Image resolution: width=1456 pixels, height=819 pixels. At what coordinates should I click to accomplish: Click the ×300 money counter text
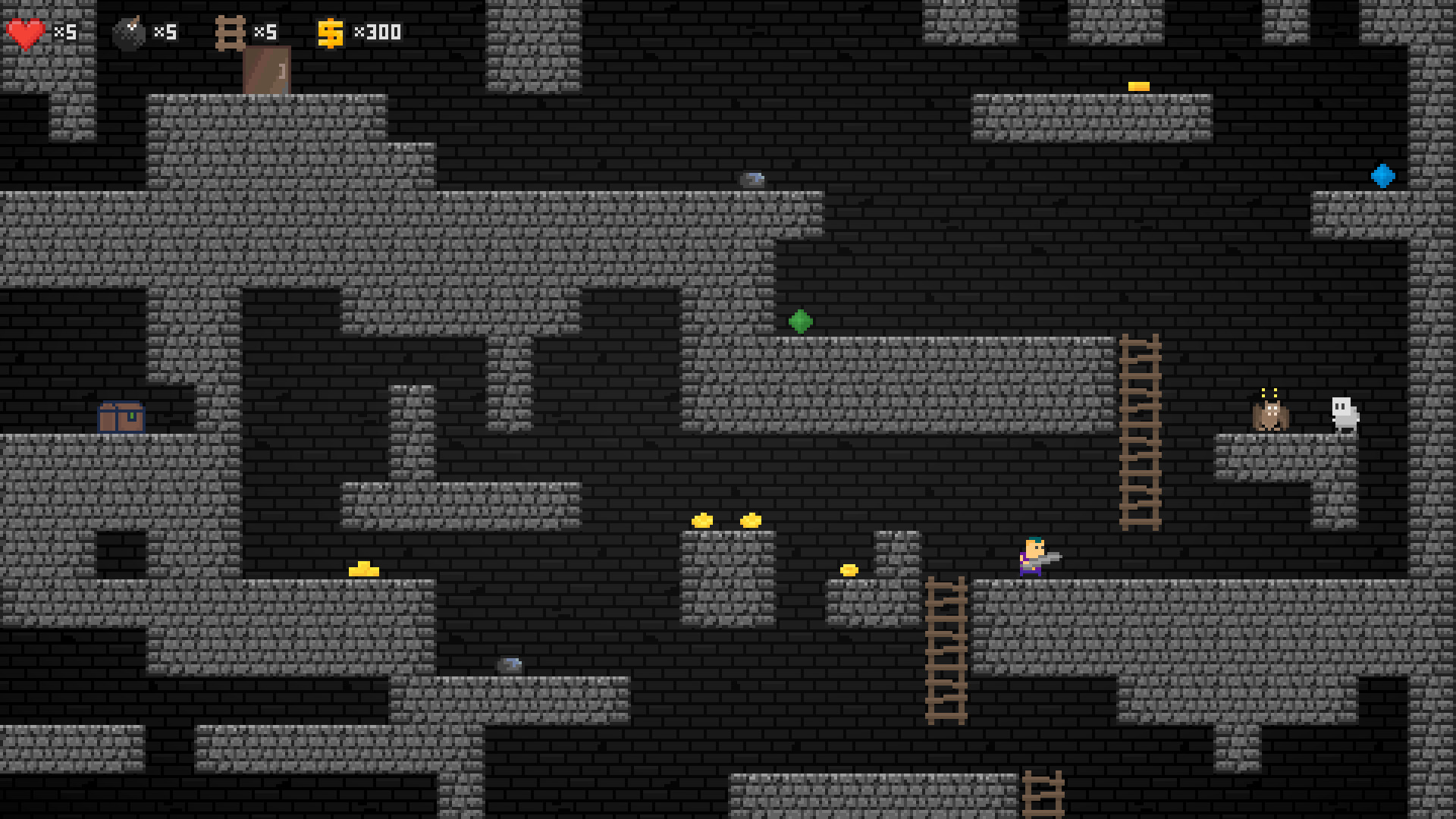click(x=378, y=32)
